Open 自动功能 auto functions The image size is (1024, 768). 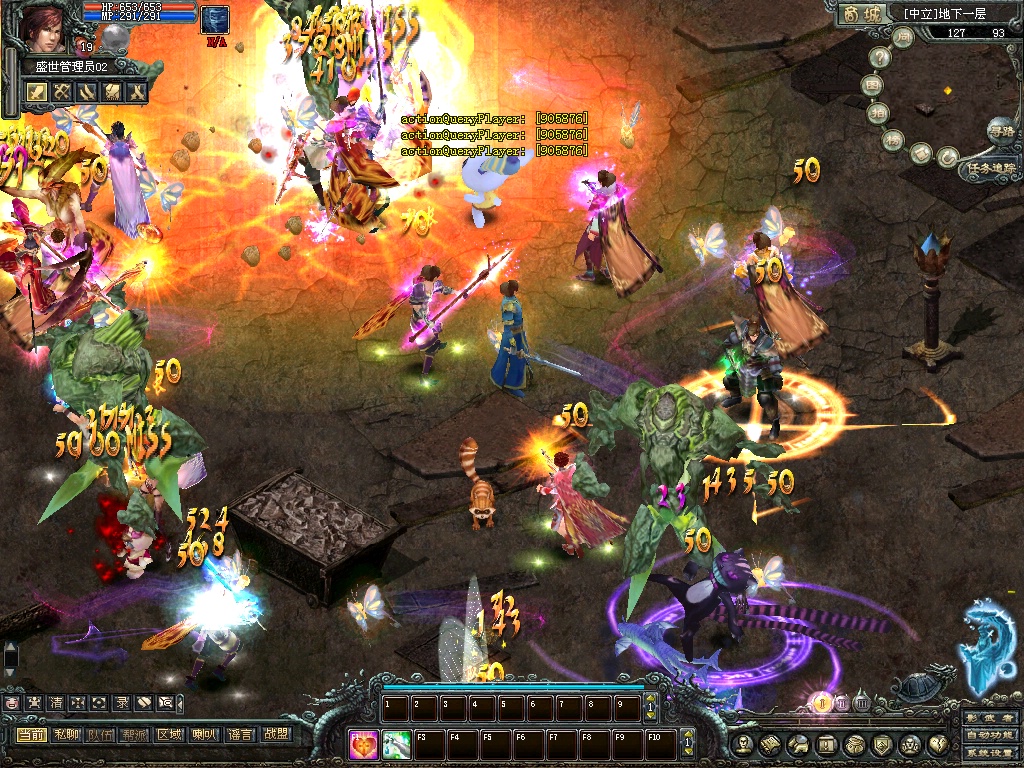click(991, 736)
